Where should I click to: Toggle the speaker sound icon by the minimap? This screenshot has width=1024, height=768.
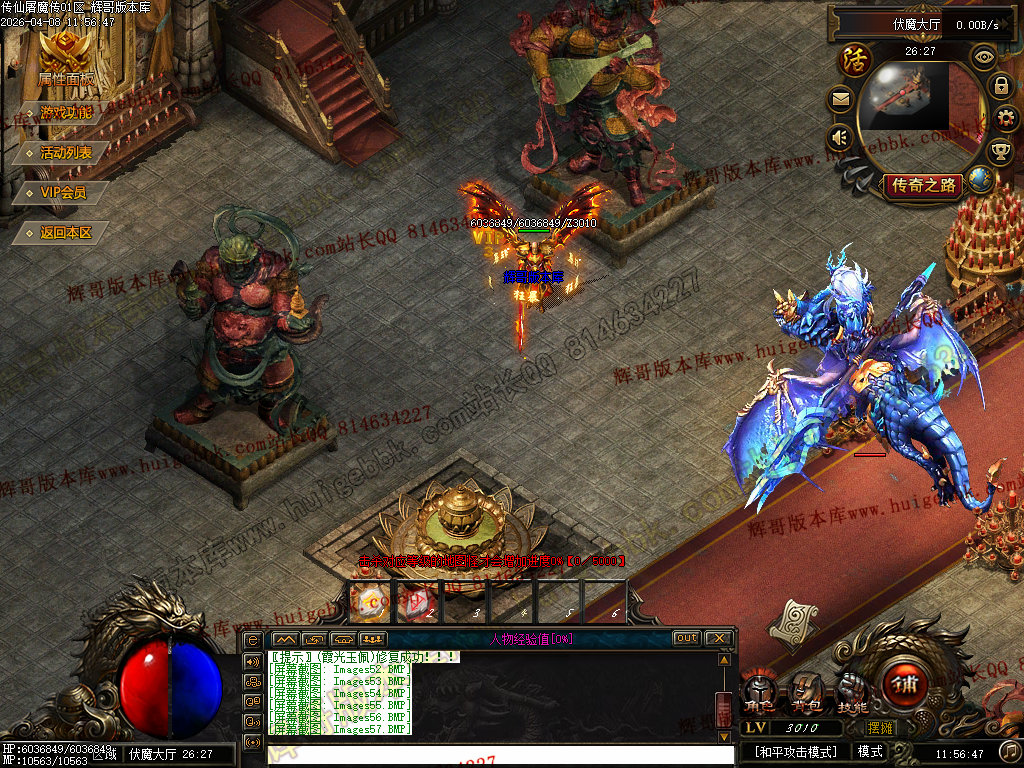[840, 138]
